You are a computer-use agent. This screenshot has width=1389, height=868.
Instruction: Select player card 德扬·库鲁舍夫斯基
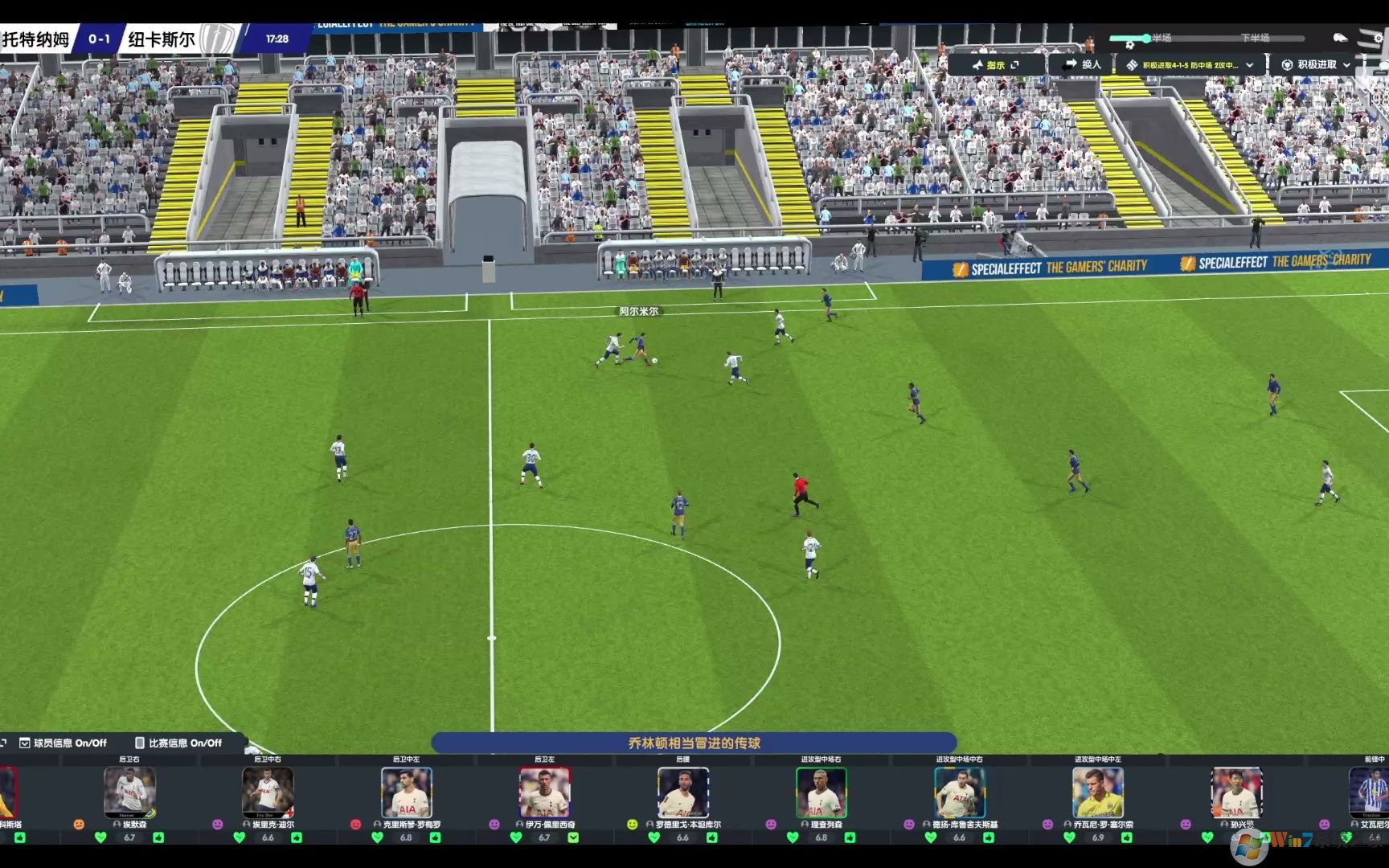[960, 792]
